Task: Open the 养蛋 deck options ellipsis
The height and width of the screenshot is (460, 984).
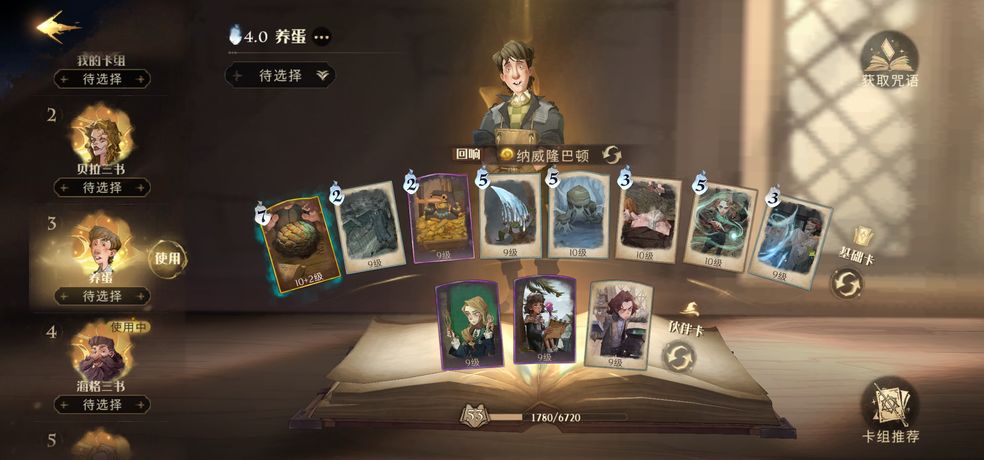Action: pos(321,37)
